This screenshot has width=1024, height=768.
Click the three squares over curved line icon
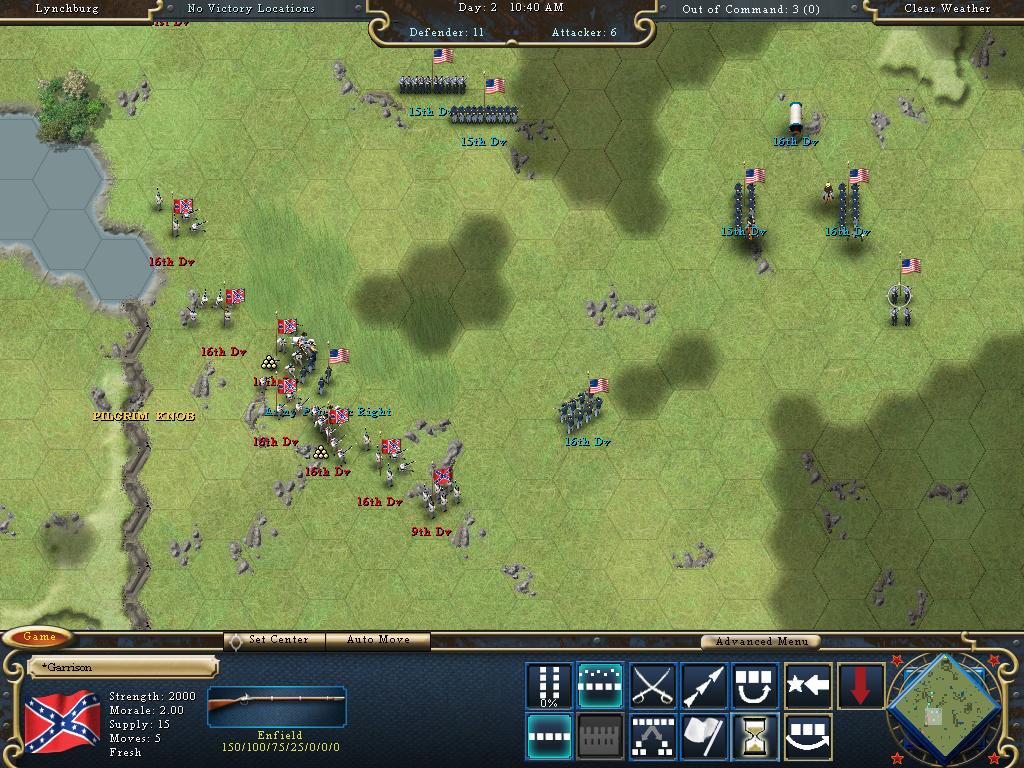coord(808,737)
